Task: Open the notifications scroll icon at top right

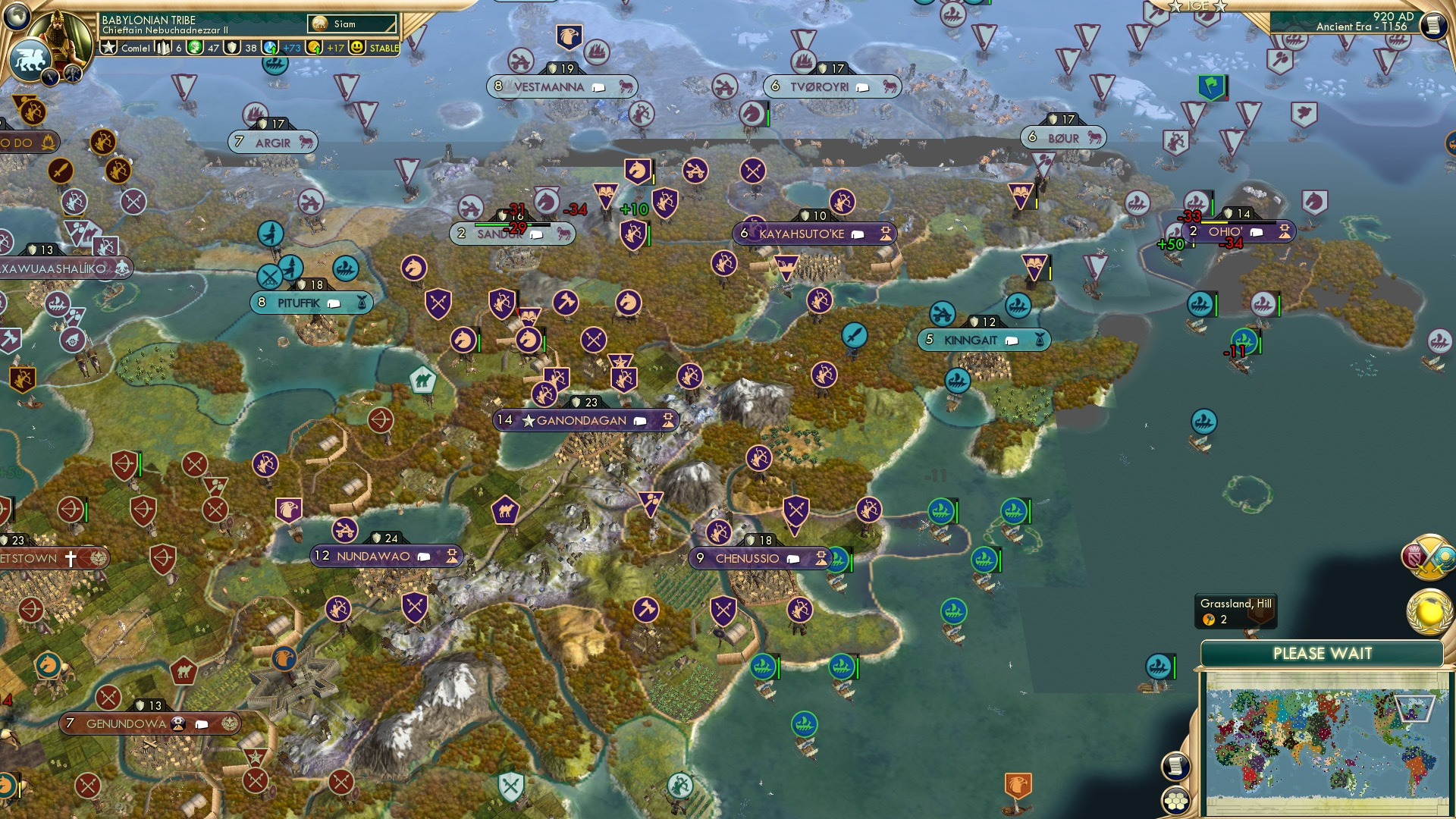Action: 1433,24
